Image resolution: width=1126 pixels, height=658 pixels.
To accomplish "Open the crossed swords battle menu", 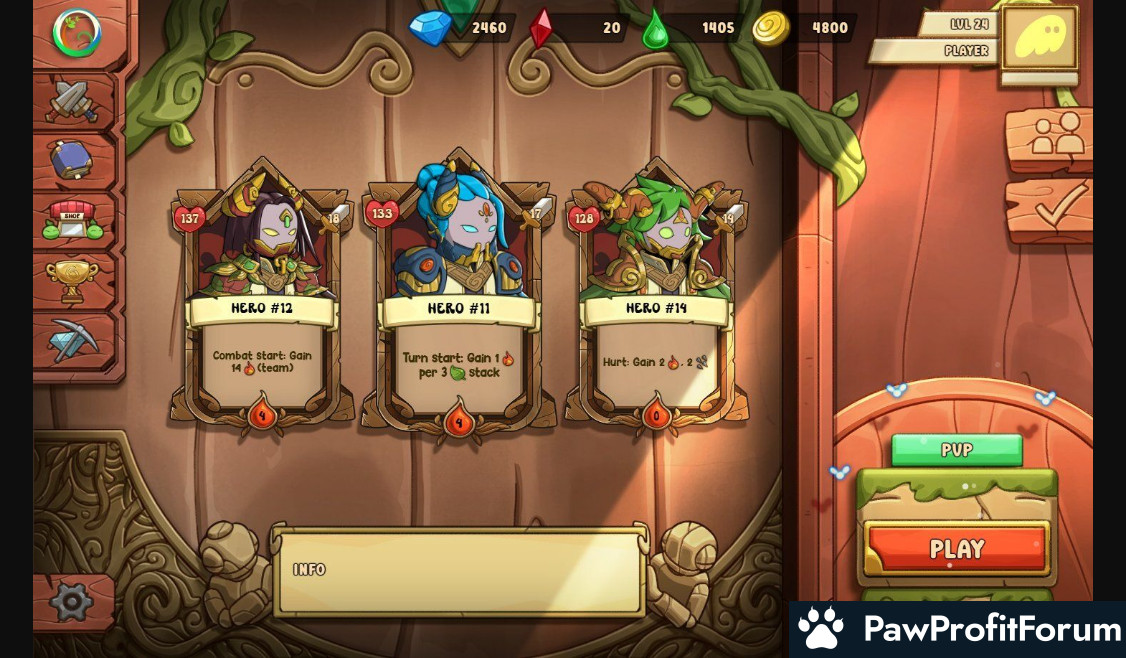I will pos(73,100).
